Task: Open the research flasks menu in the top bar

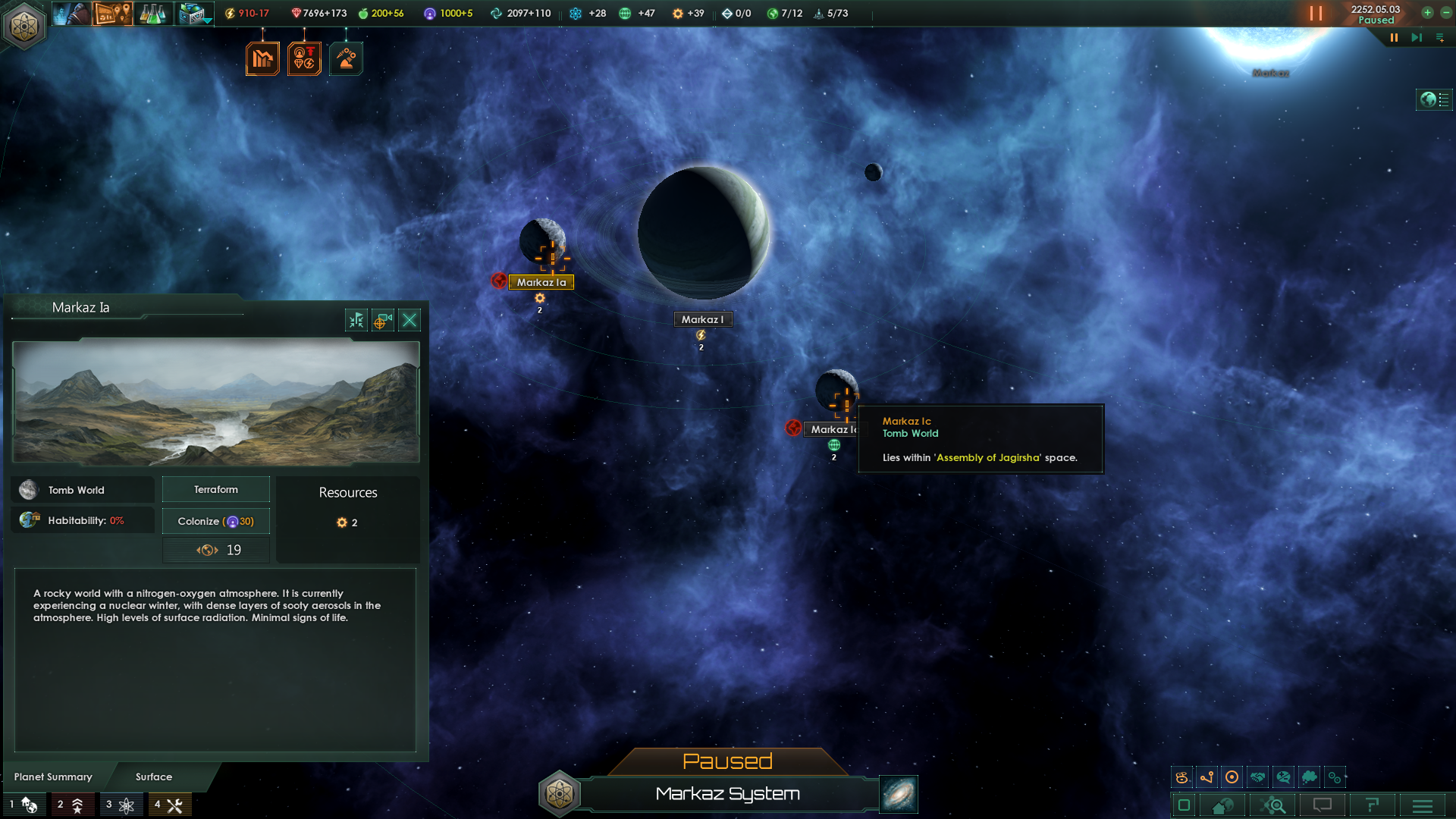Action: pyautogui.click(x=152, y=13)
